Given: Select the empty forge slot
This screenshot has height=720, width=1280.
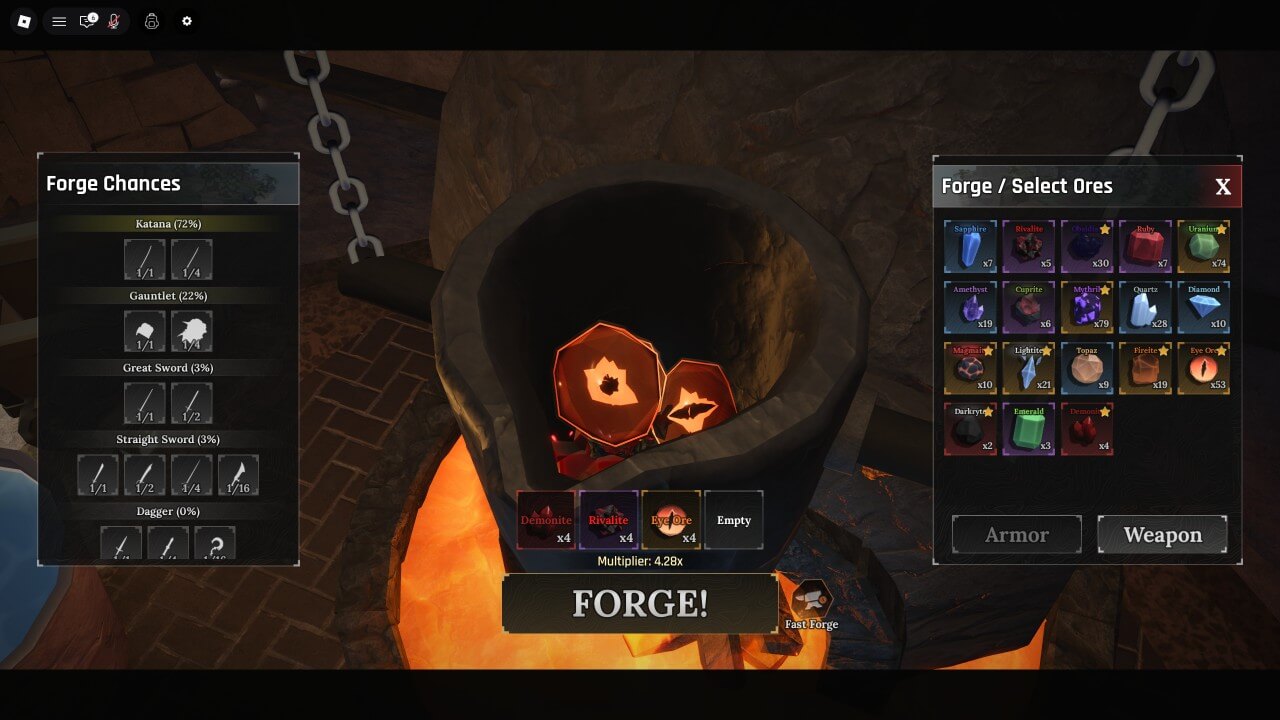Looking at the screenshot, I should tap(733, 520).
